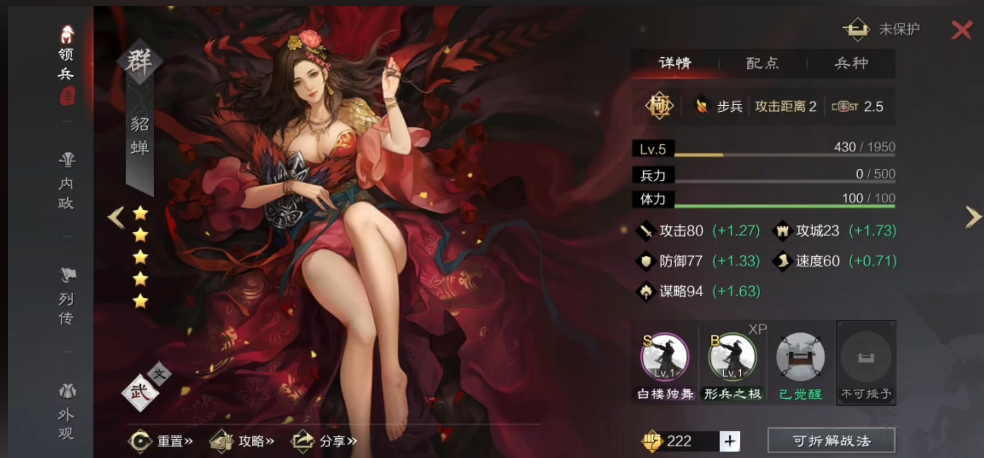Show the next hero with right arrow
984x458 pixels.
pos(972,217)
